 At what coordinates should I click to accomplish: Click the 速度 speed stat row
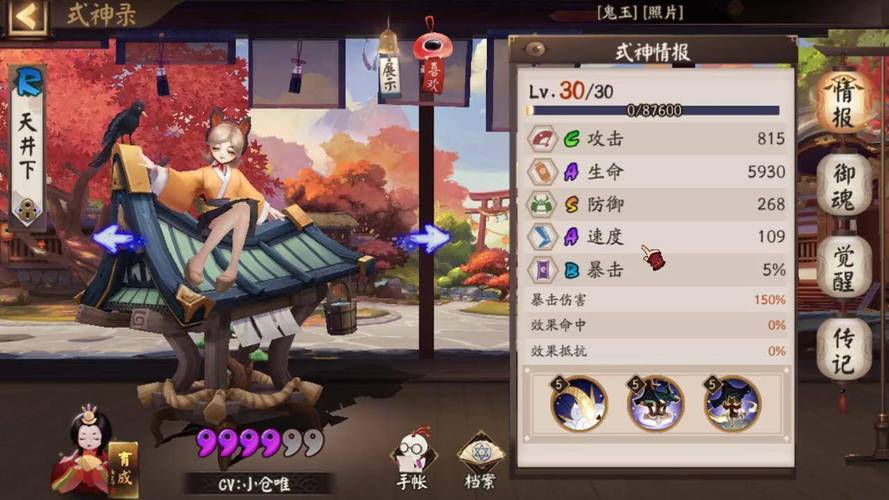pos(656,236)
